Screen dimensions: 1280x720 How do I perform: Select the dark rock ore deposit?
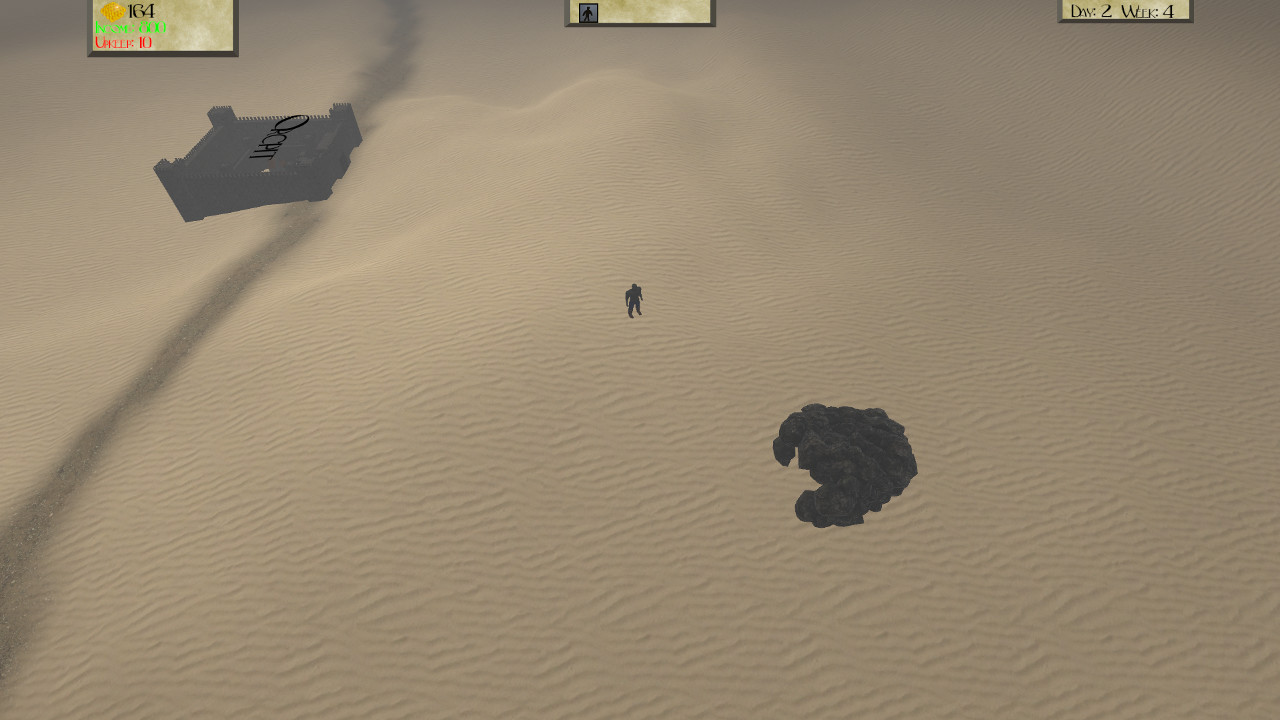point(845,465)
